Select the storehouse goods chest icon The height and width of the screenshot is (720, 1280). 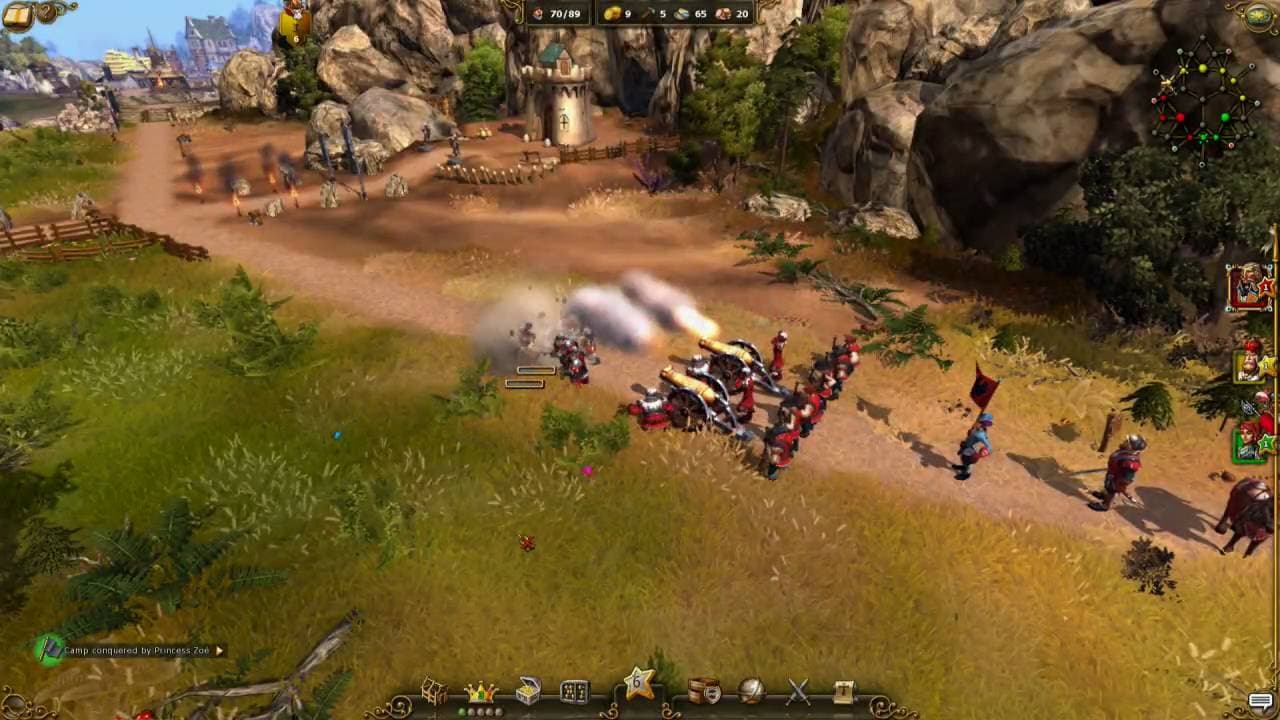528,690
